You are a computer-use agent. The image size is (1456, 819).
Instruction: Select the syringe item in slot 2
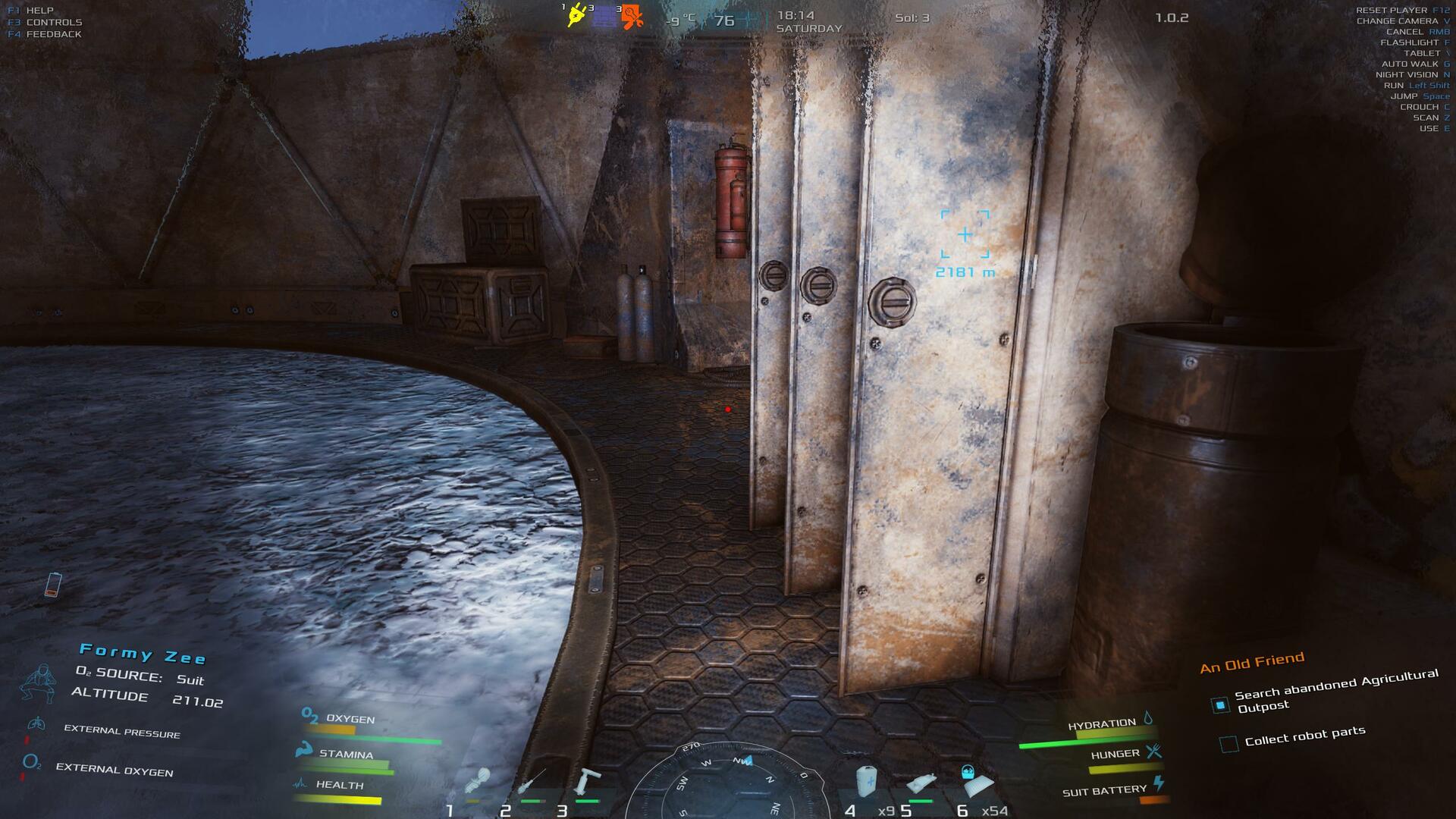(x=532, y=782)
